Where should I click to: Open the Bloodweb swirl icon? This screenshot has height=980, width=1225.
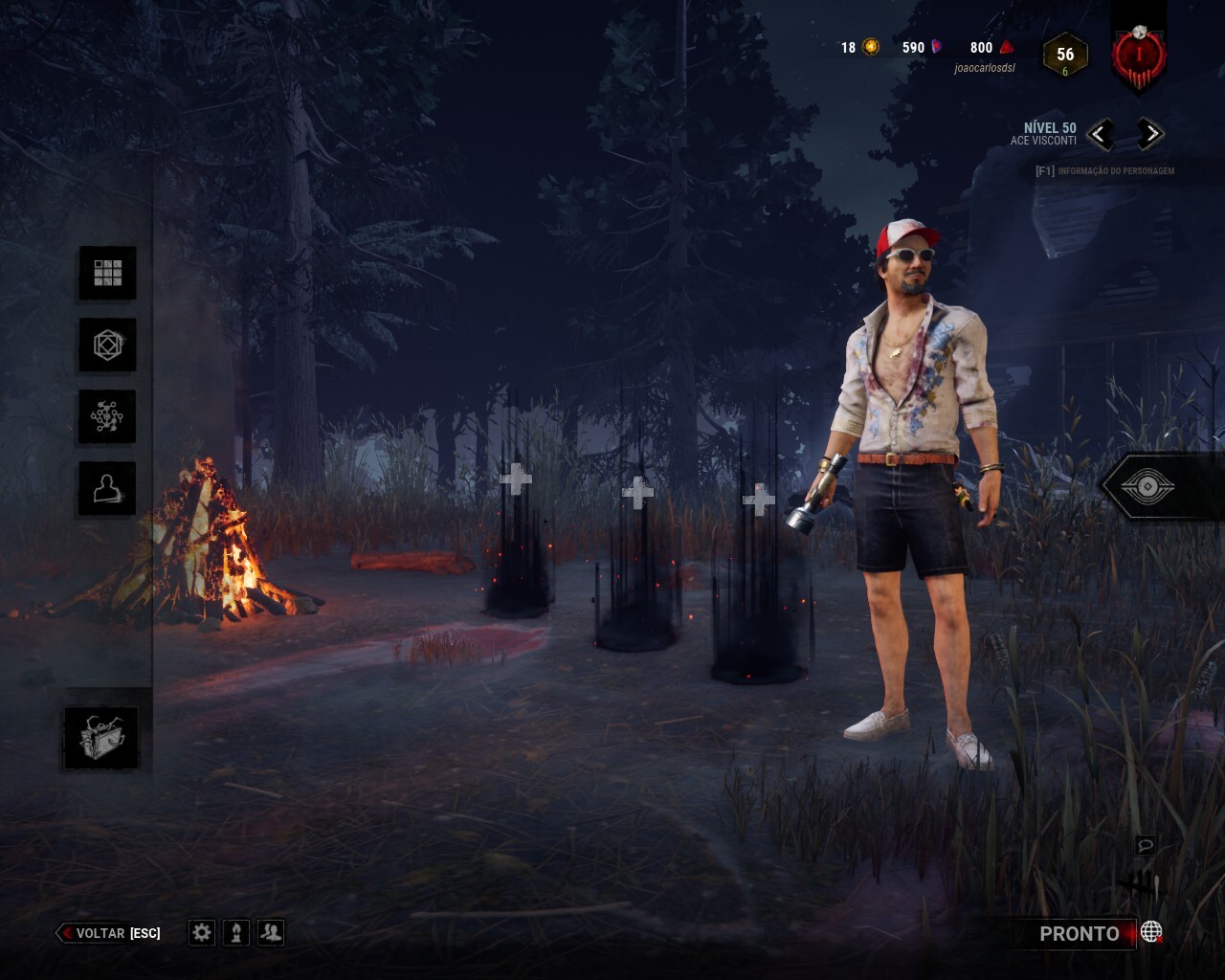(107, 416)
